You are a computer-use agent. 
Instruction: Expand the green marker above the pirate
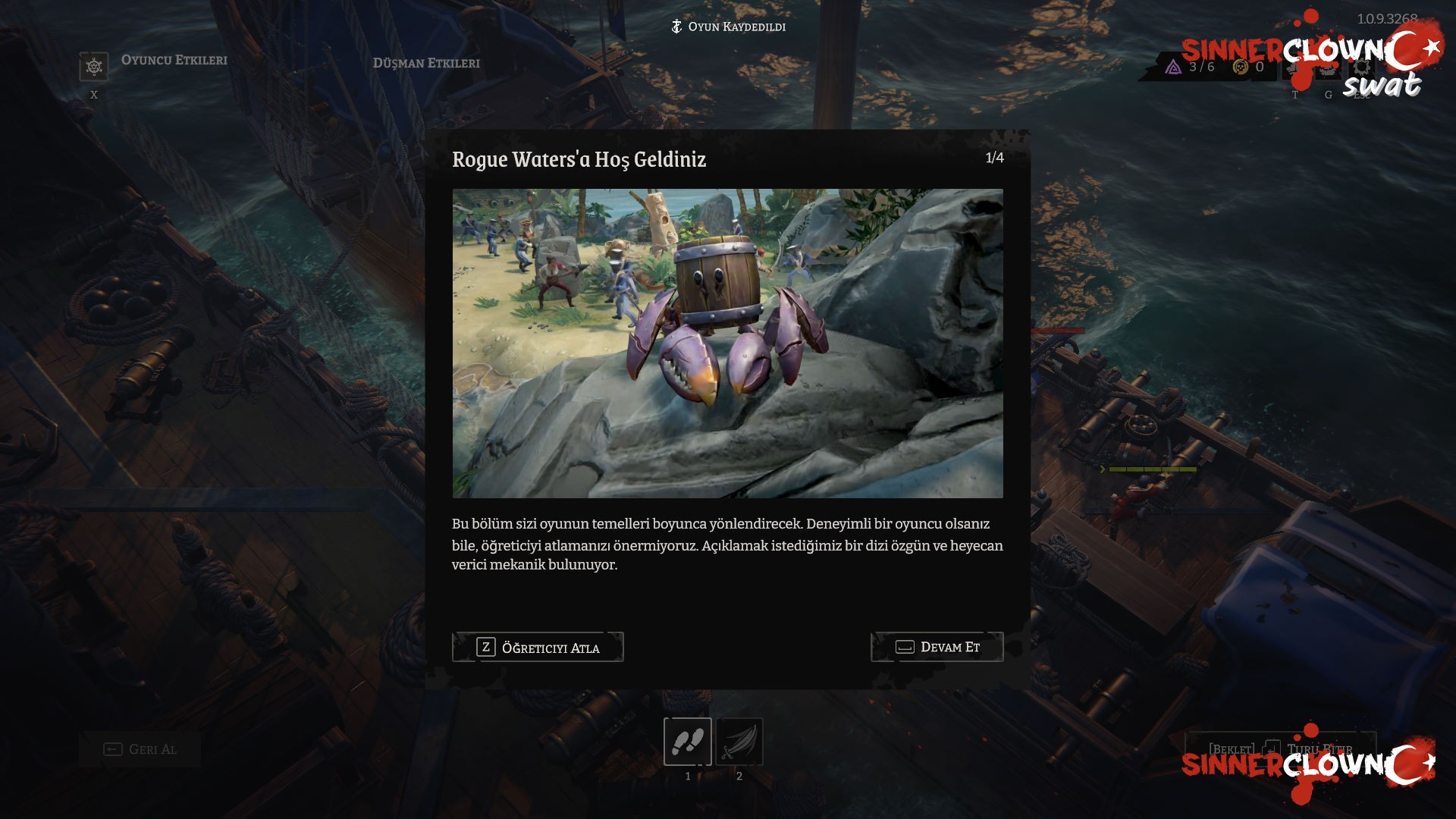pos(1103,469)
